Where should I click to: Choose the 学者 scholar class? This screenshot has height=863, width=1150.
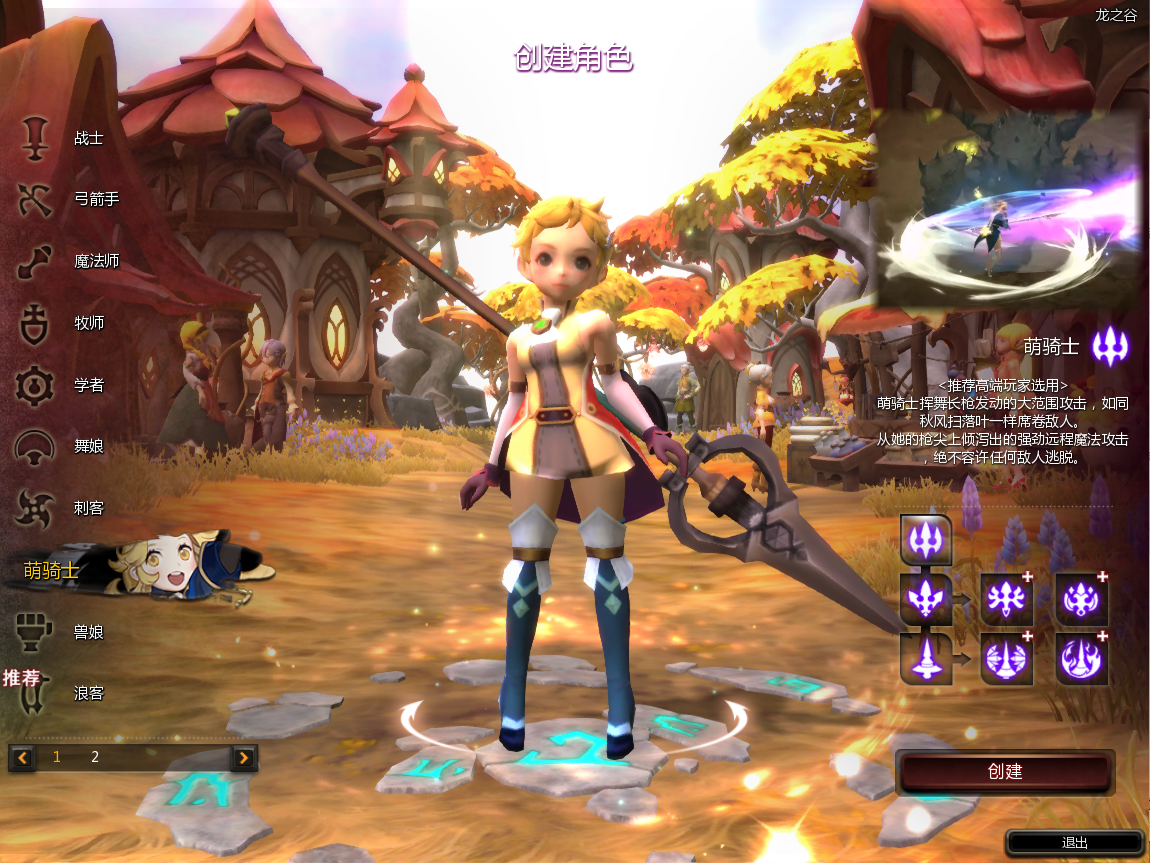(60, 385)
